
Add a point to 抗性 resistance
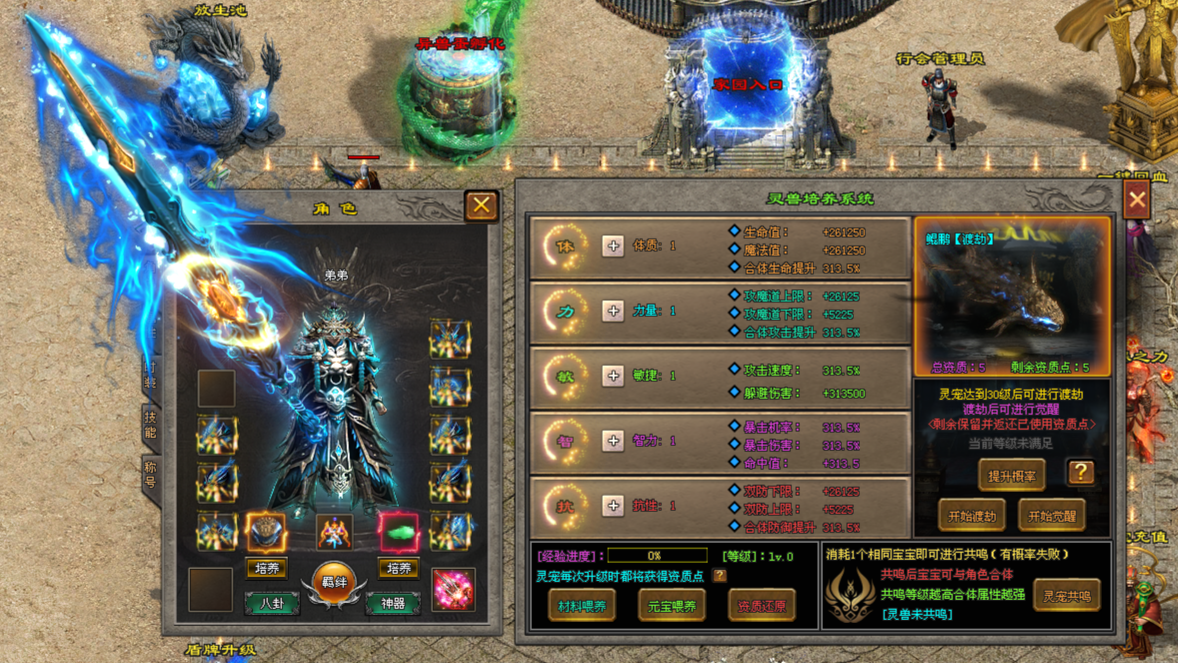point(613,506)
